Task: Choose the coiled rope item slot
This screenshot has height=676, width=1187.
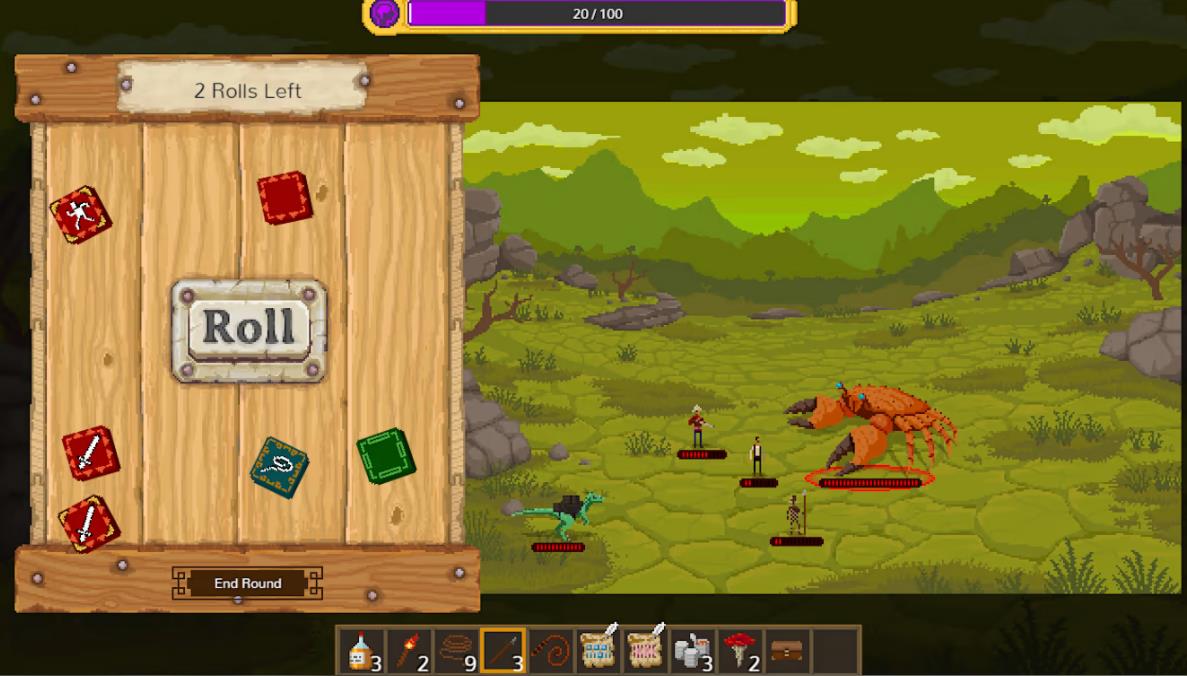Action: pyautogui.click(x=456, y=651)
